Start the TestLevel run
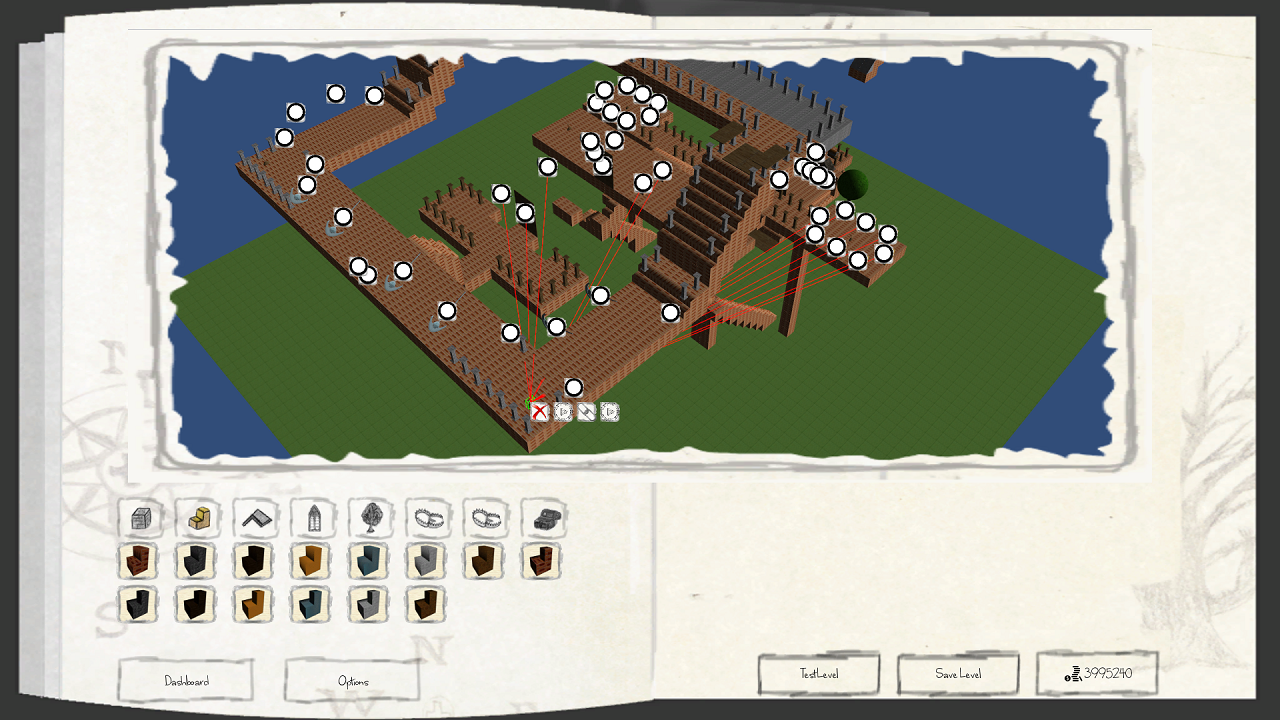 [x=818, y=674]
